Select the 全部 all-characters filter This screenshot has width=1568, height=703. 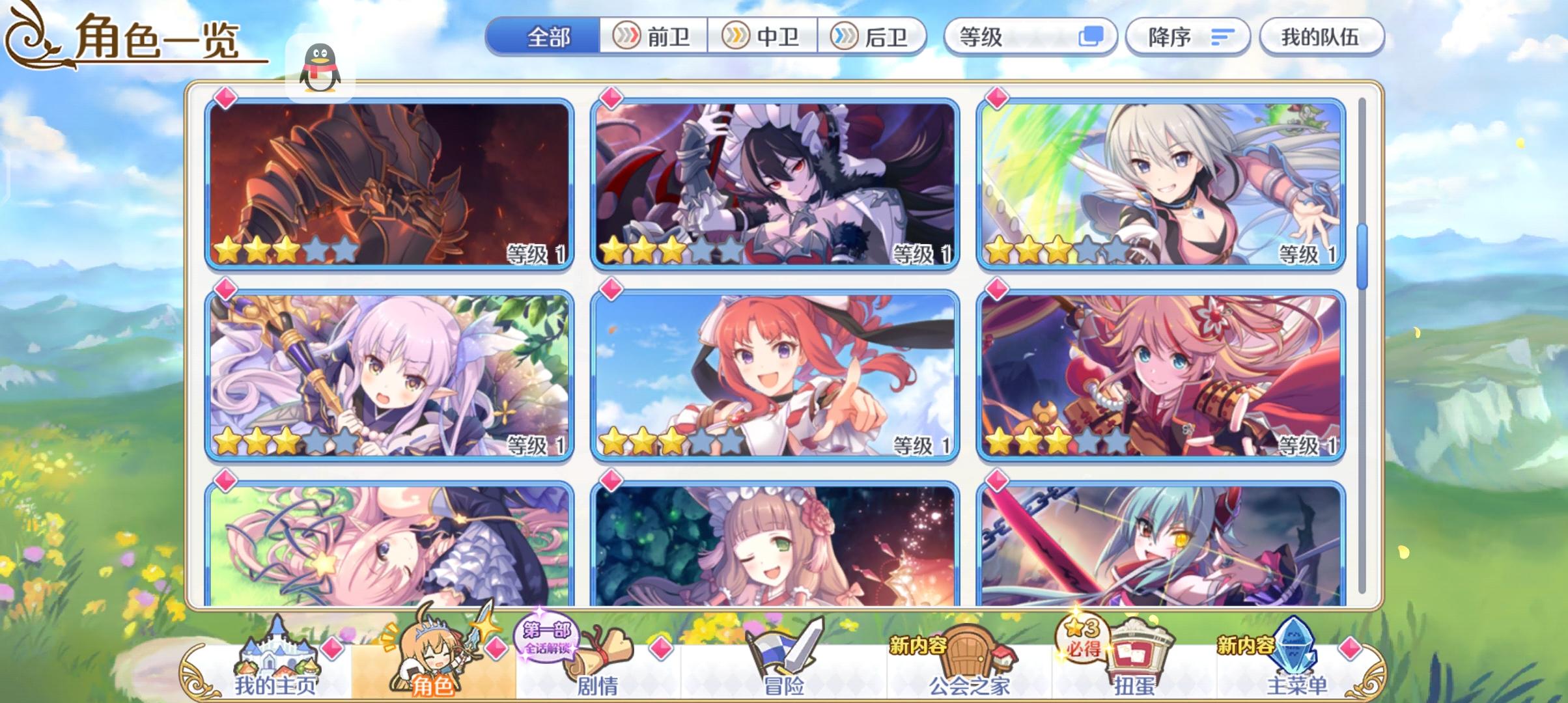point(549,37)
